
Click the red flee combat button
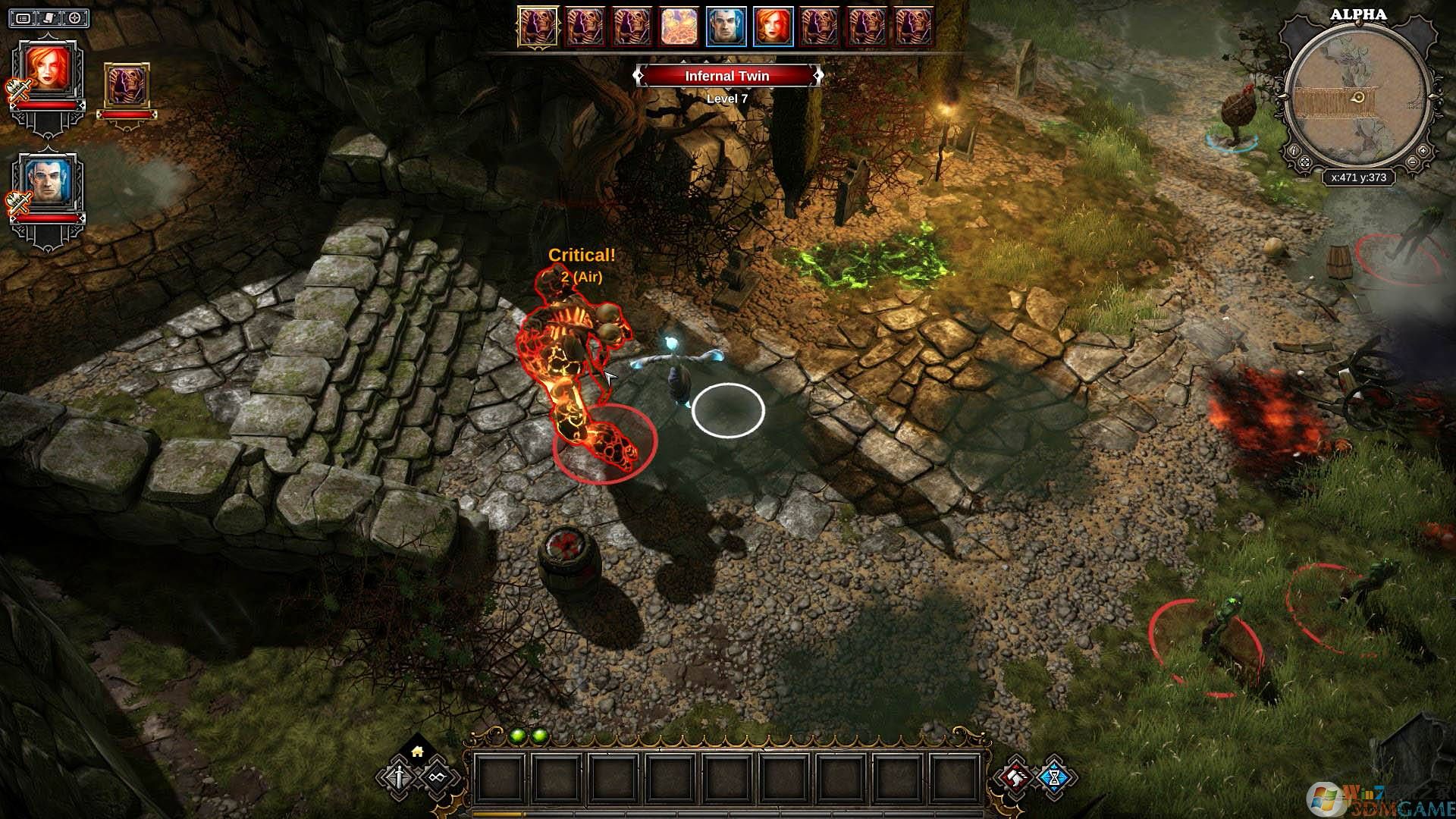click(x=1015, y=777)
